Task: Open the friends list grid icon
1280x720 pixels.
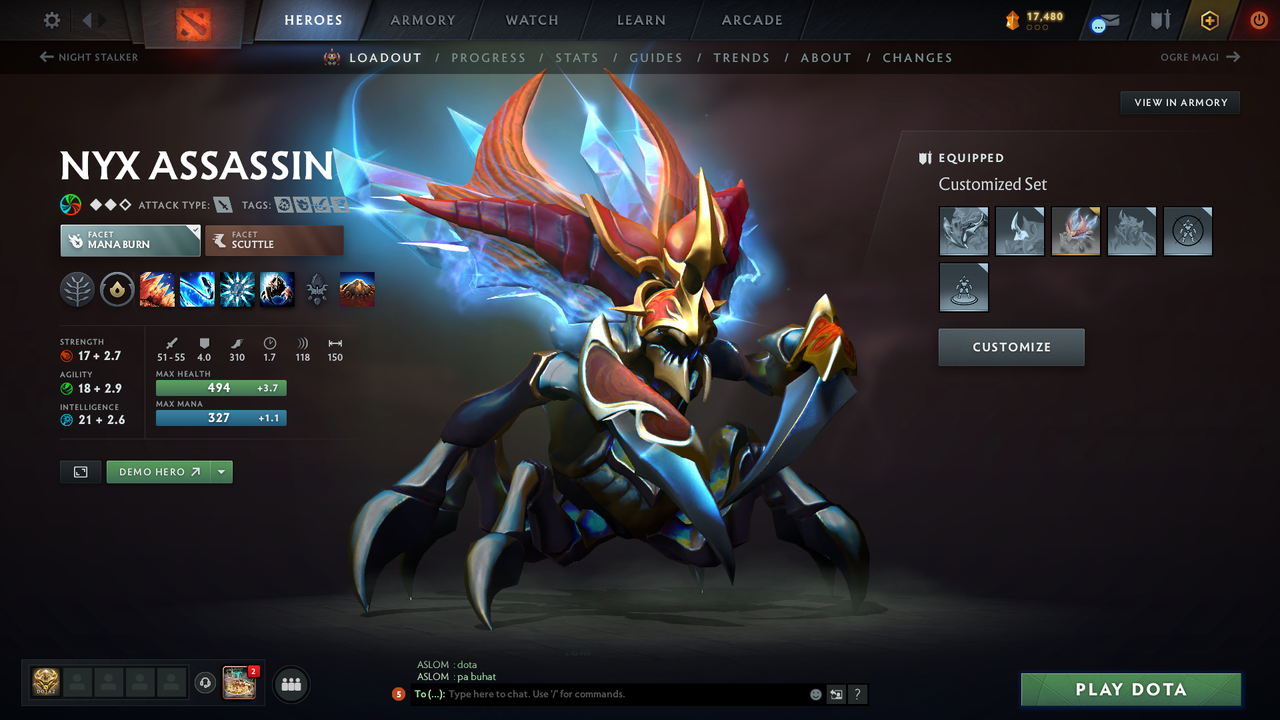Action: (x=289, y=684)
